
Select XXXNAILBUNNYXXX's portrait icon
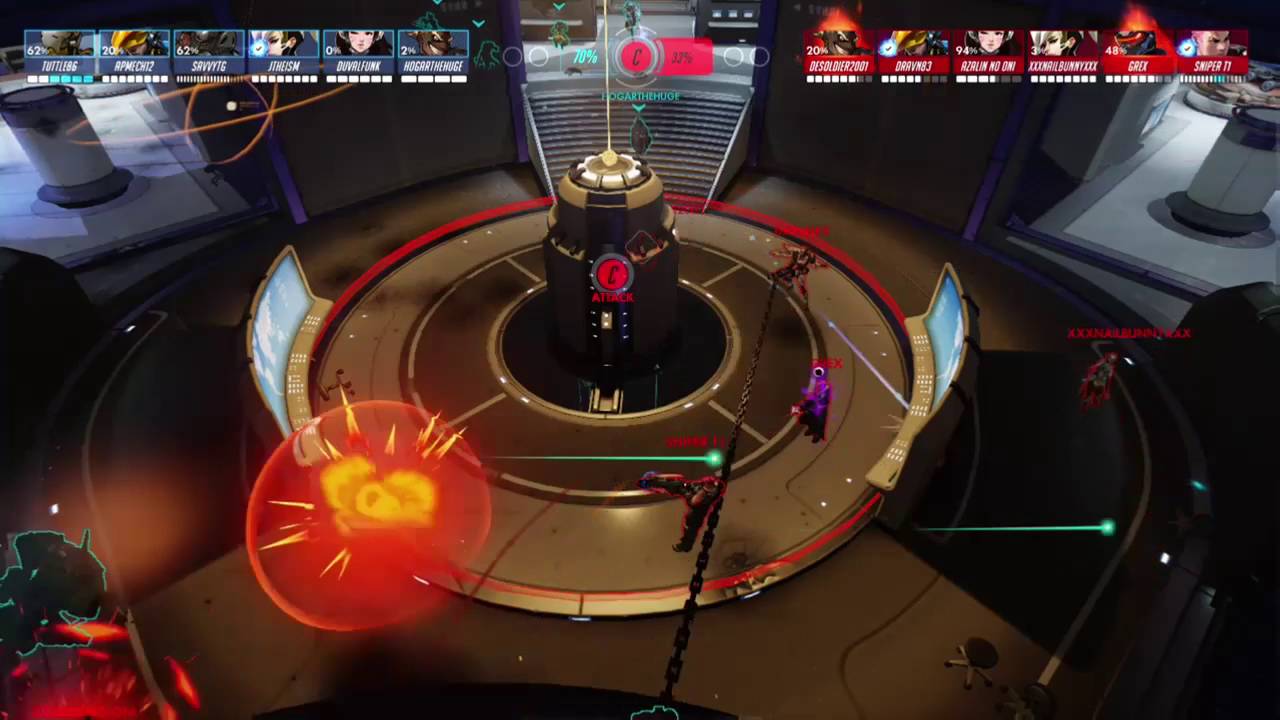tap(1064, 43)
